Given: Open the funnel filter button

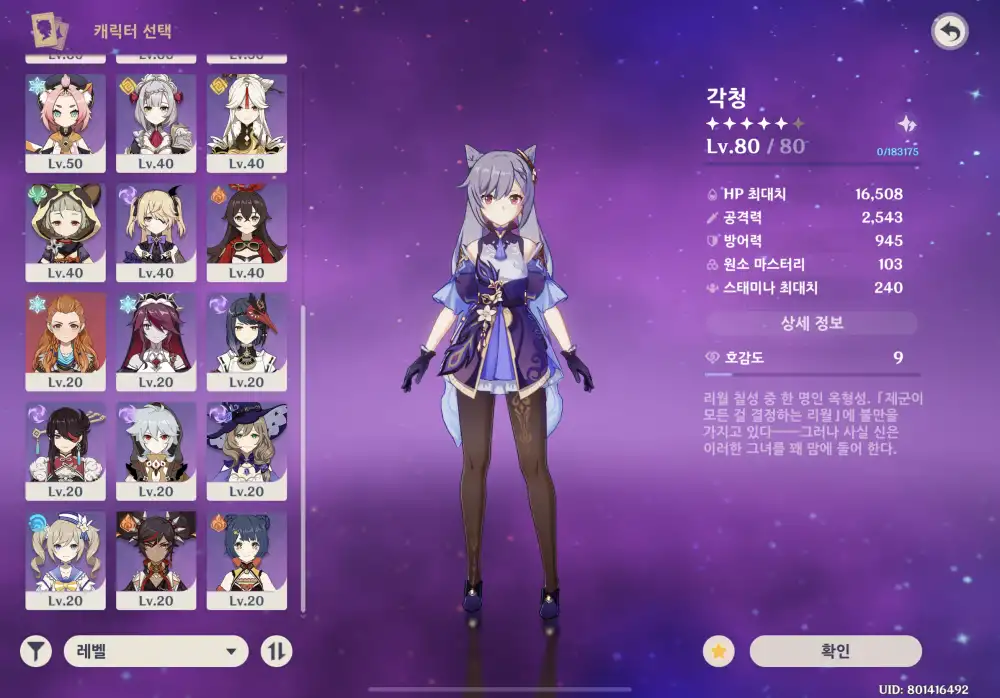Looking at the screenshot, I should point(36,652).
